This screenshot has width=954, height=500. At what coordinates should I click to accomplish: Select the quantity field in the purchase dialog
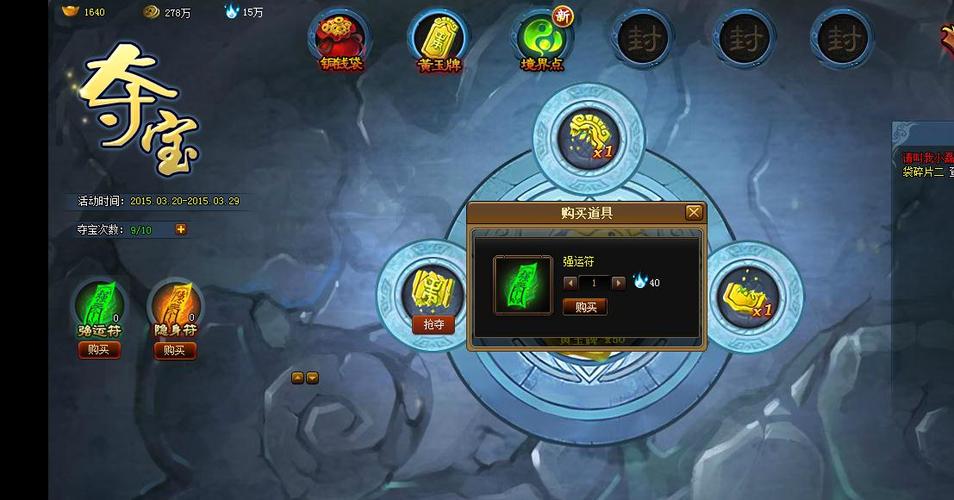pyautogui.click(x=594, y=283)
